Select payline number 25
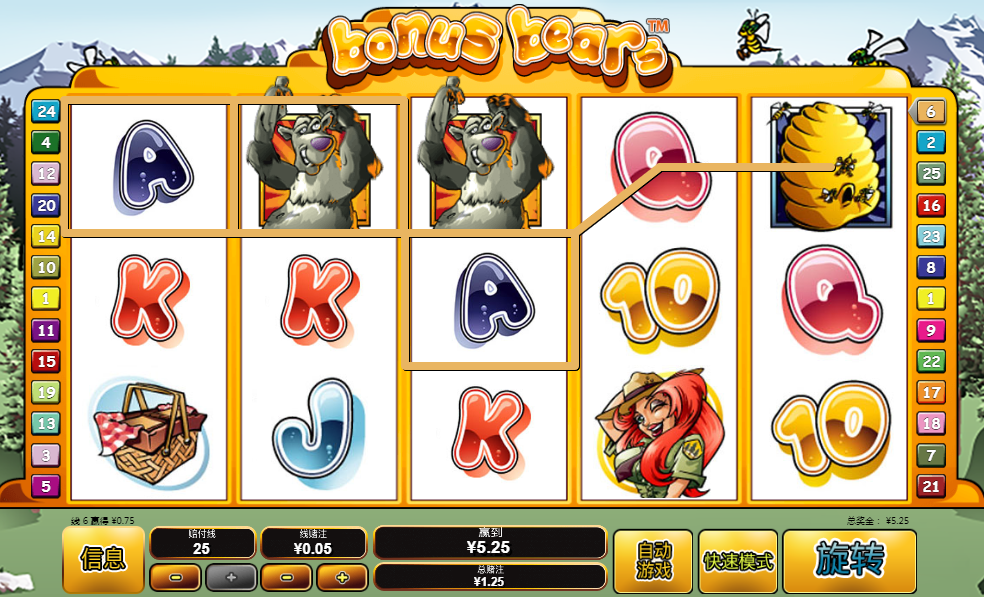 930,174
